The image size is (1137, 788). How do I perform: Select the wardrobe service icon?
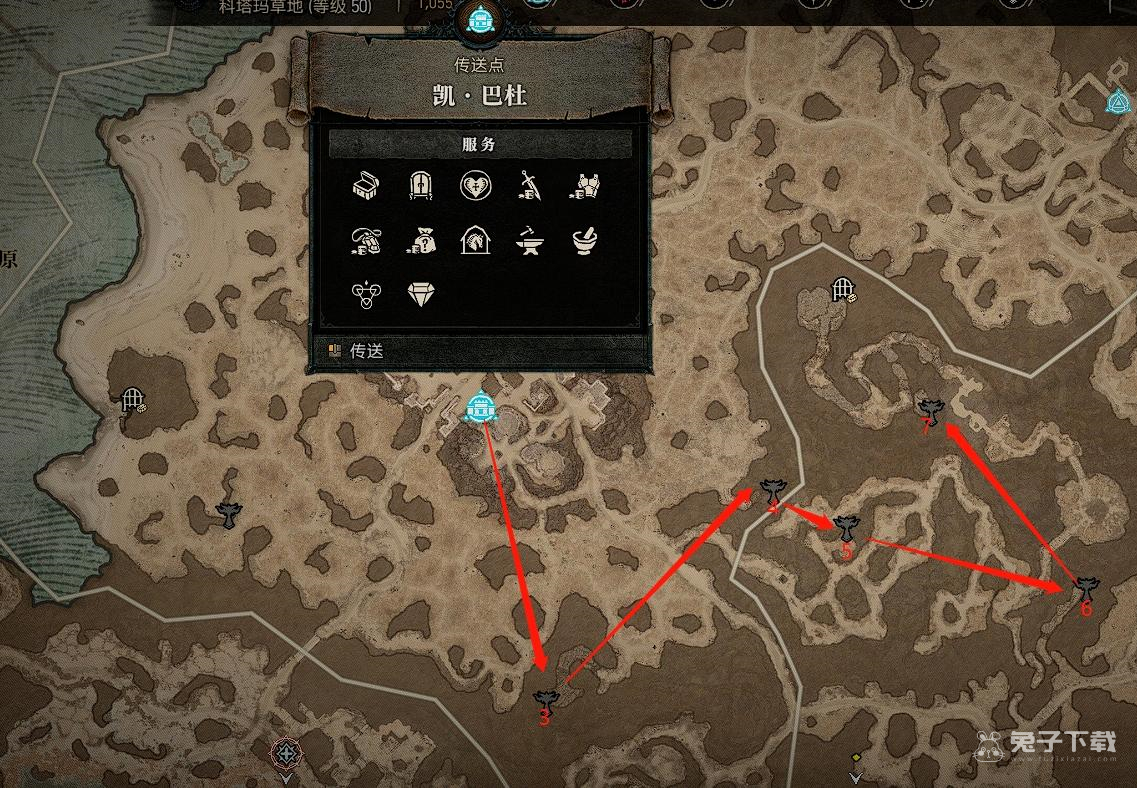pos(421,186)
